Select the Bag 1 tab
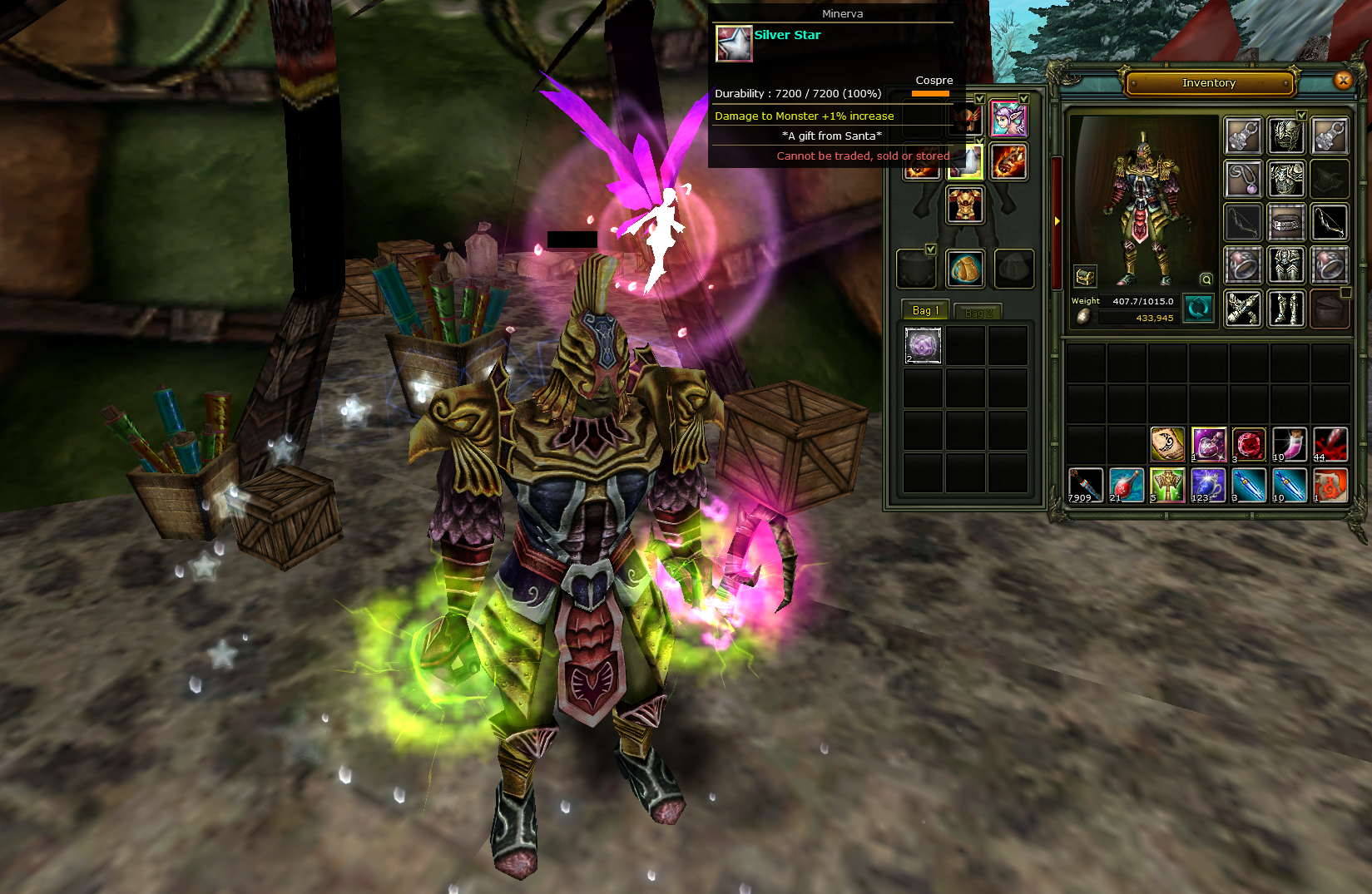1372x894 pixels. point(924,310)
